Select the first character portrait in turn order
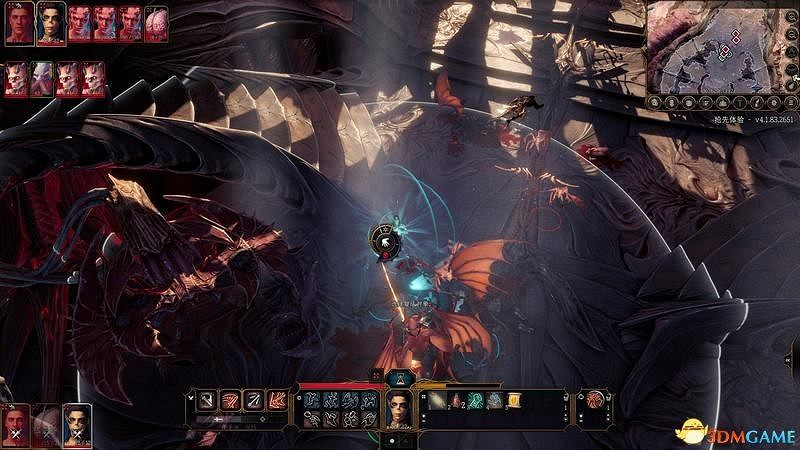Screen dimensions: 800x450 (x=19, y=23)
